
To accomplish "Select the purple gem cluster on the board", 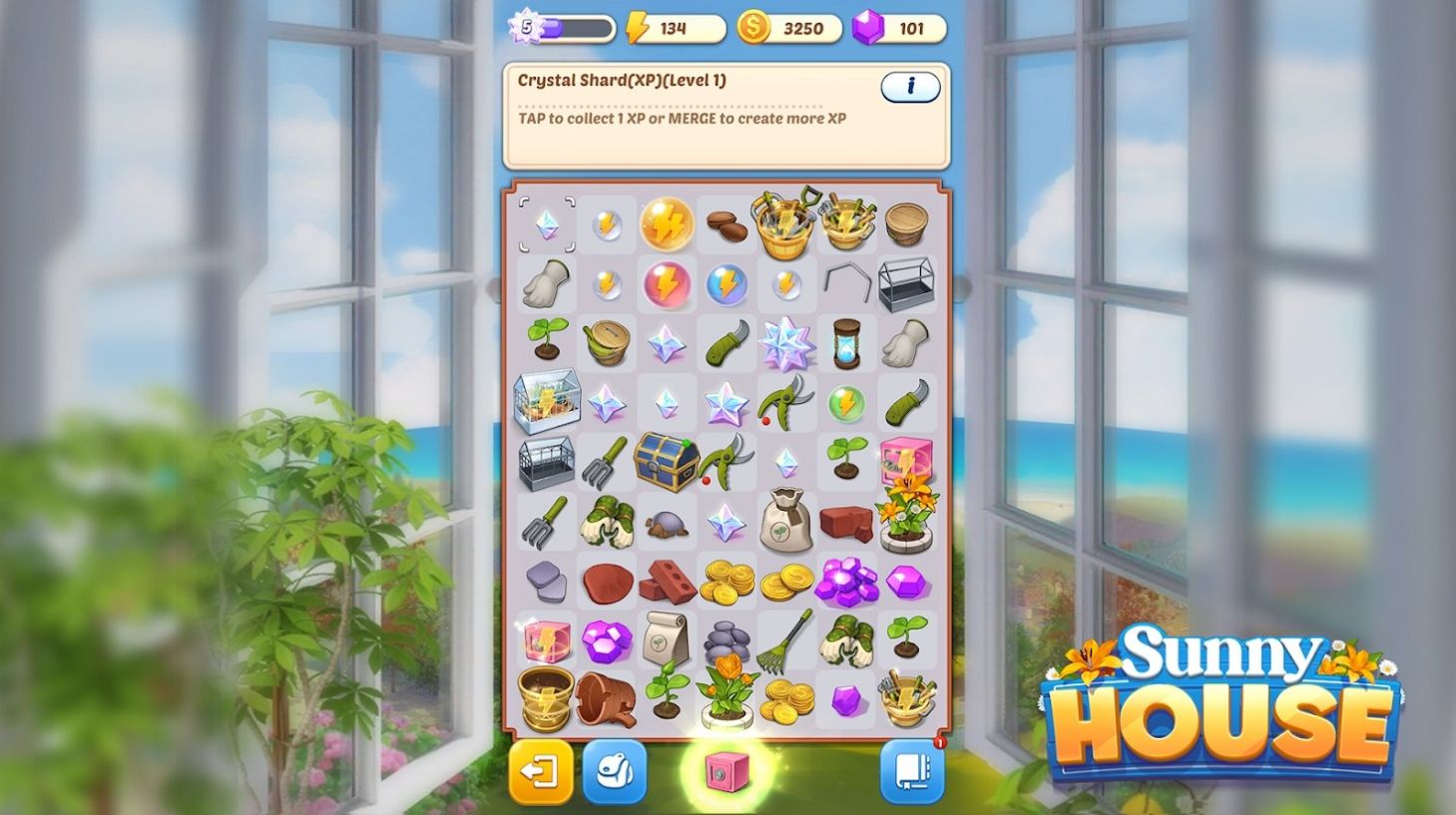I will click(x=846, y=584).
